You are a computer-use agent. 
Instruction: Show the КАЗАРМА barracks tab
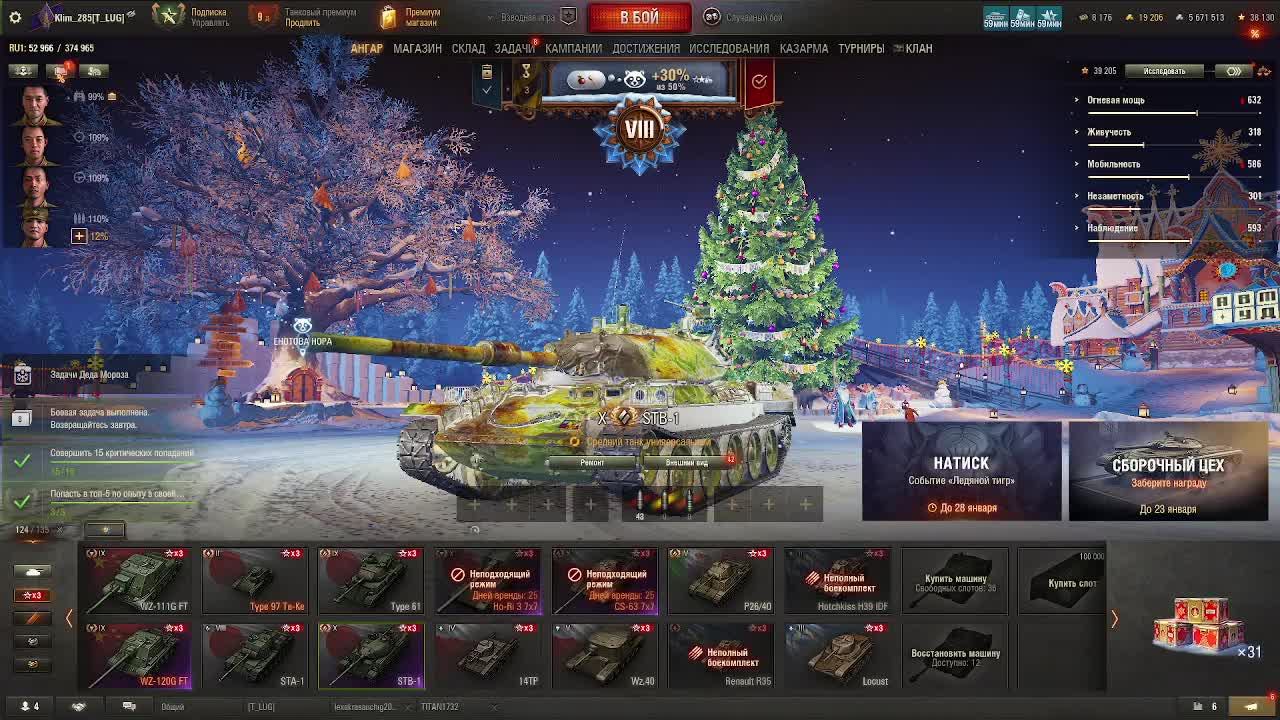coord(803,48)
